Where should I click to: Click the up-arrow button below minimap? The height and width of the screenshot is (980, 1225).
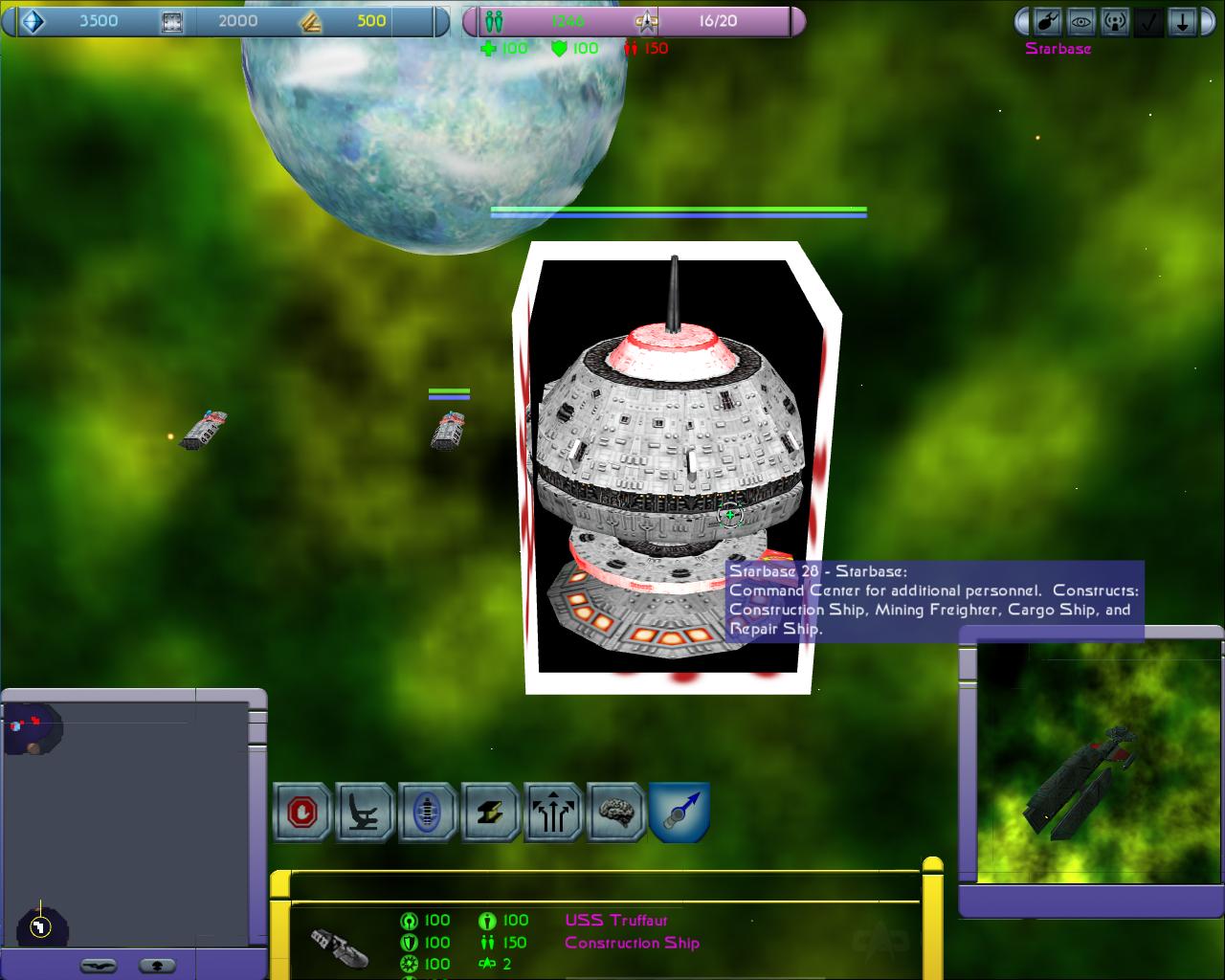[157, 965]
